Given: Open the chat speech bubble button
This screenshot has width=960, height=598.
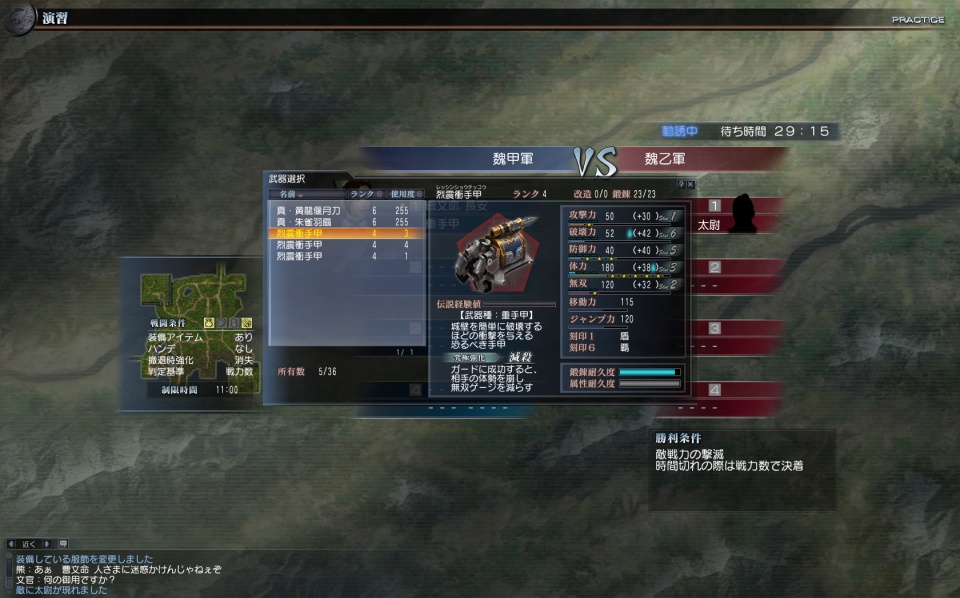Looking at the screenshot, I should pyautogui.click(x=63, y=544).
